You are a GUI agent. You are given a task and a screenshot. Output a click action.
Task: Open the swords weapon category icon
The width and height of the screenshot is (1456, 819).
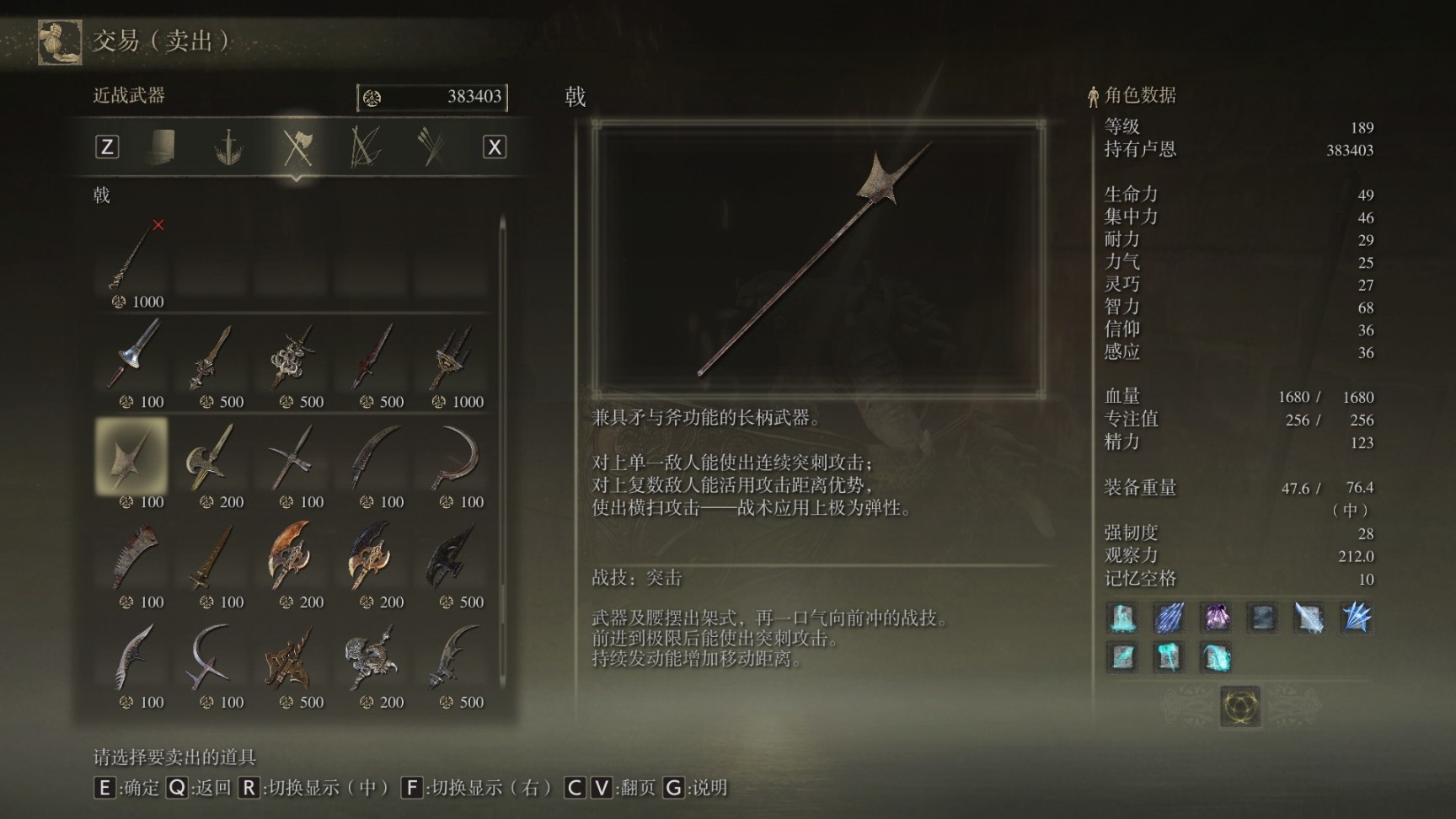[227, 145]
